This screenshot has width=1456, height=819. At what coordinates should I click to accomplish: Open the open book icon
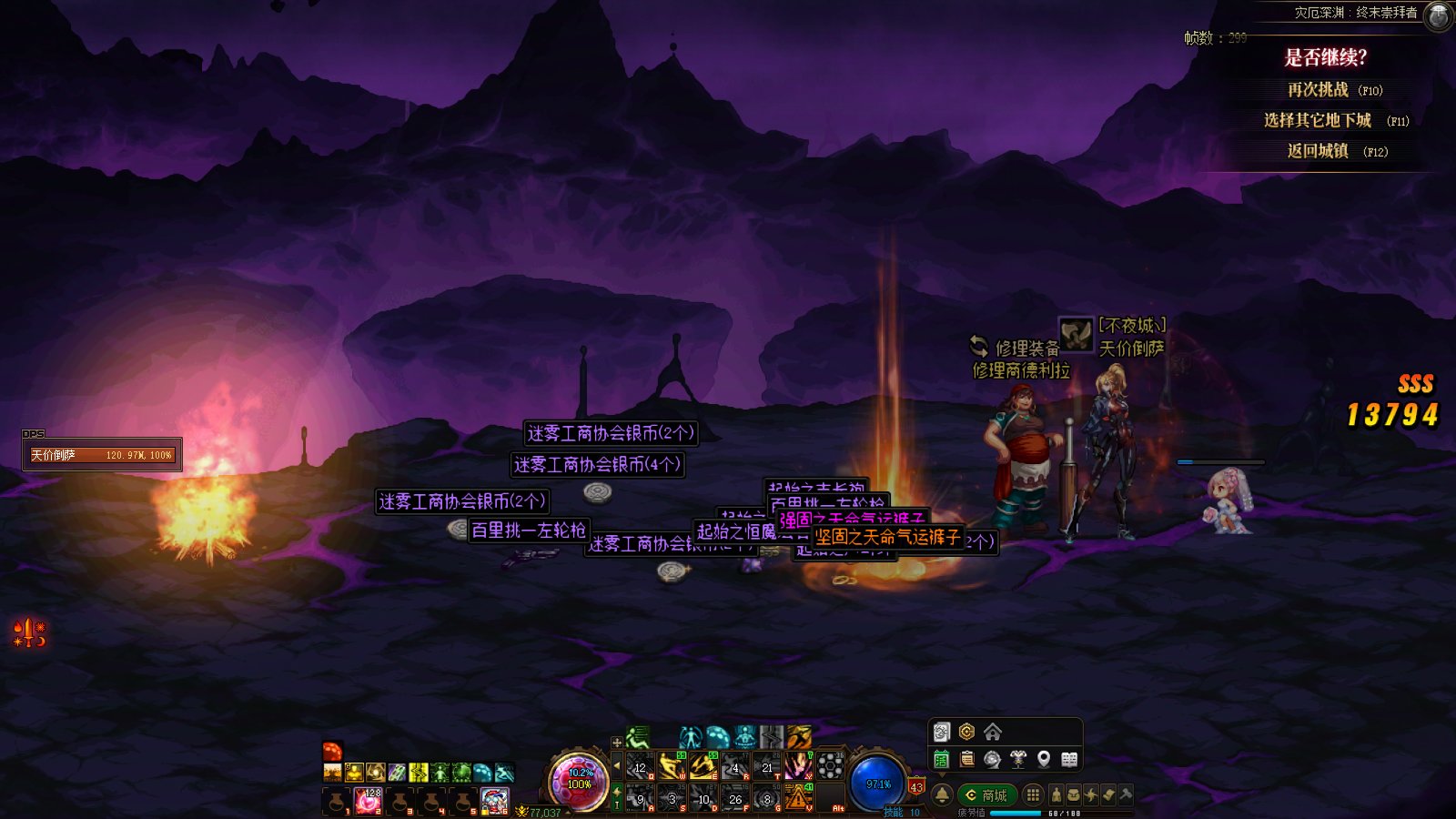coord(1069,759)
